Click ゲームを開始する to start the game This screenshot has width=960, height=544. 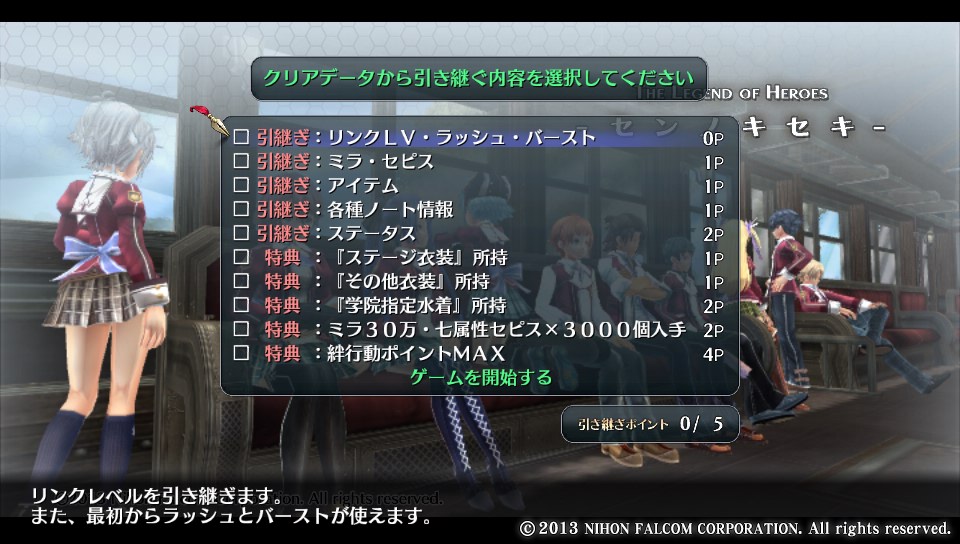(x=481, y=377)
